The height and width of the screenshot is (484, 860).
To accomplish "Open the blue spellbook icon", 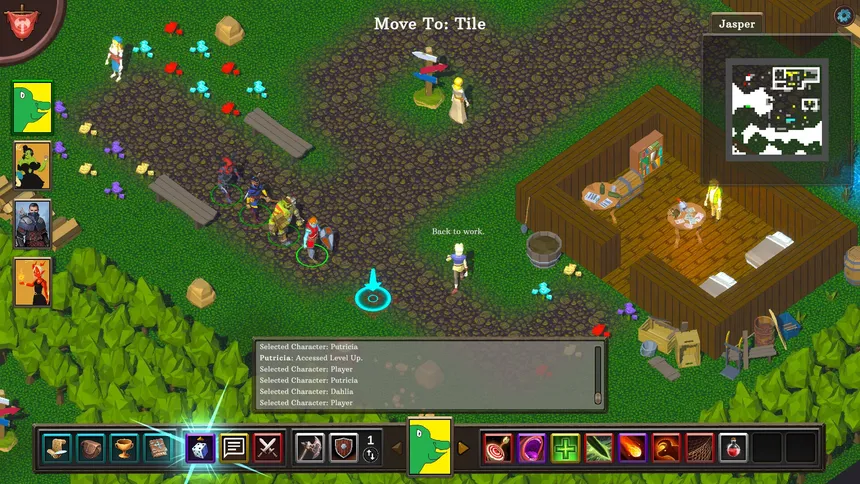I will (x=158, y=447).
